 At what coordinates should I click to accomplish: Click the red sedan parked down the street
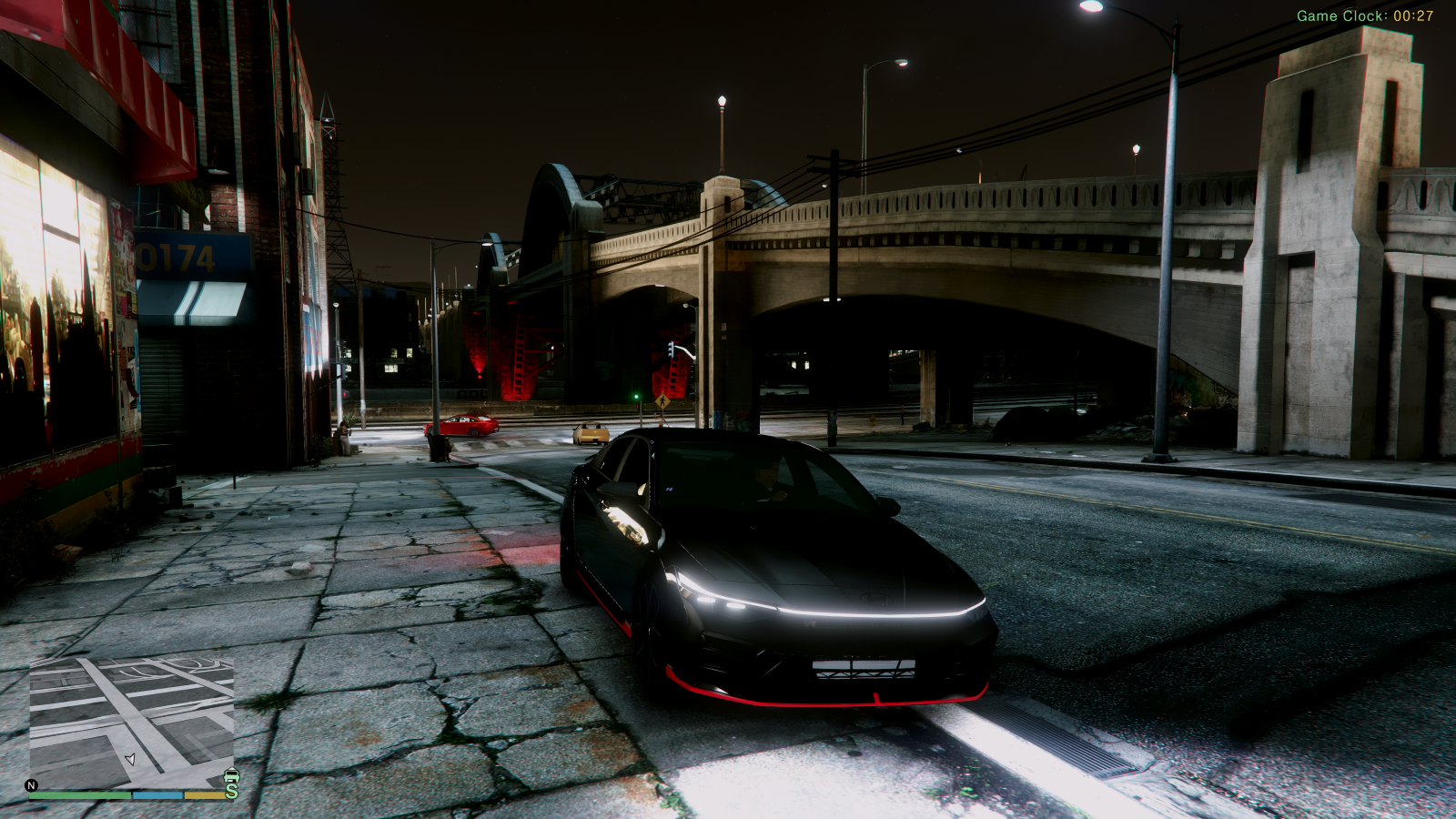click(464, 426)
